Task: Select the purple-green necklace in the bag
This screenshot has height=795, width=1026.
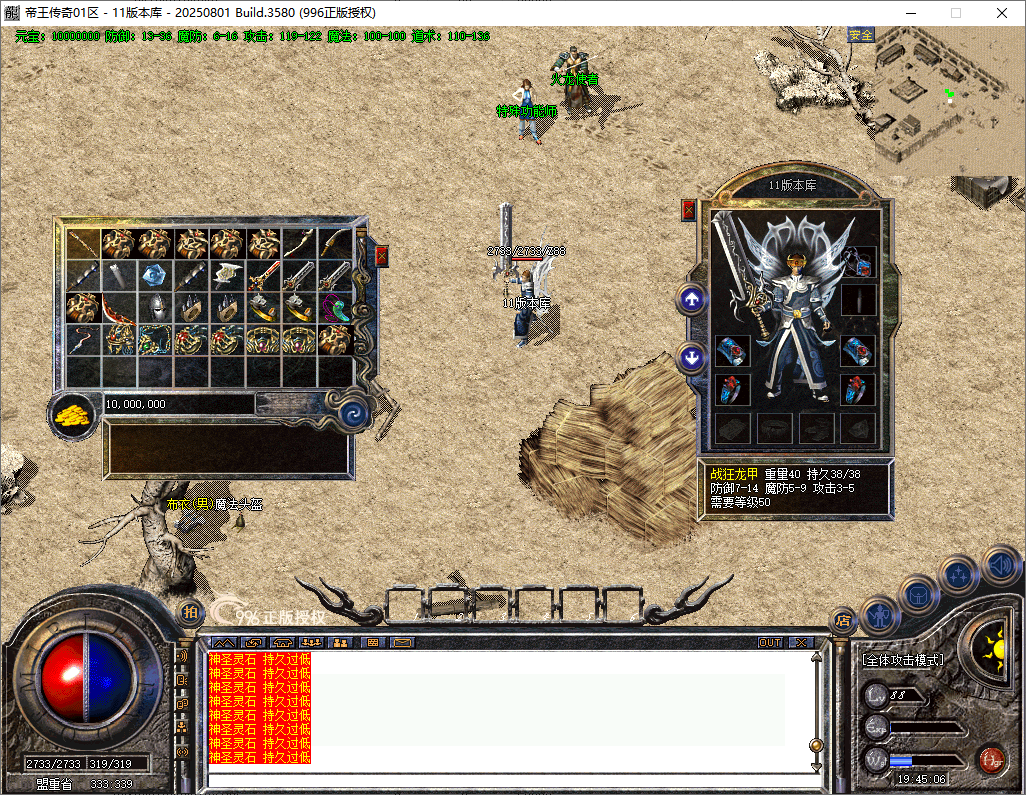Action: (335, 307)
